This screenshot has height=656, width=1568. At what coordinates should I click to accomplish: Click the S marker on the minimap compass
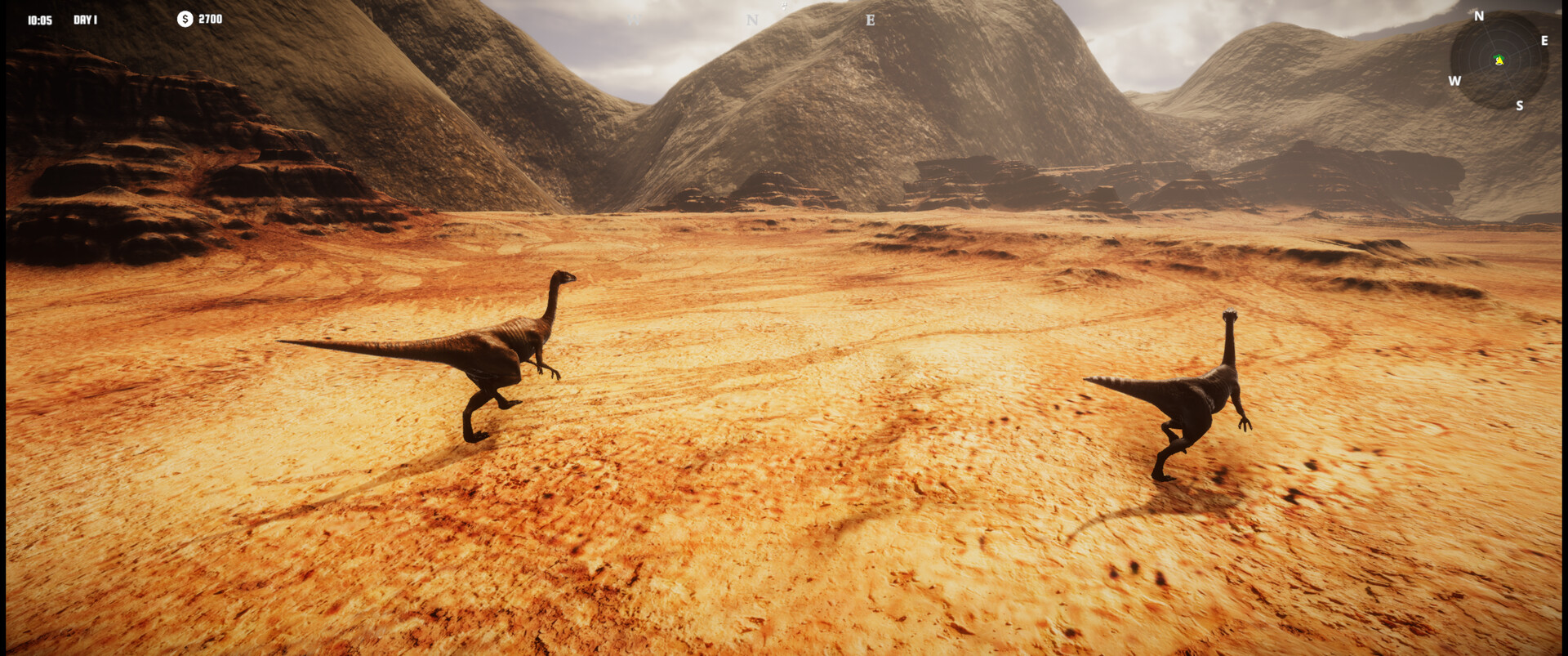1520,105
